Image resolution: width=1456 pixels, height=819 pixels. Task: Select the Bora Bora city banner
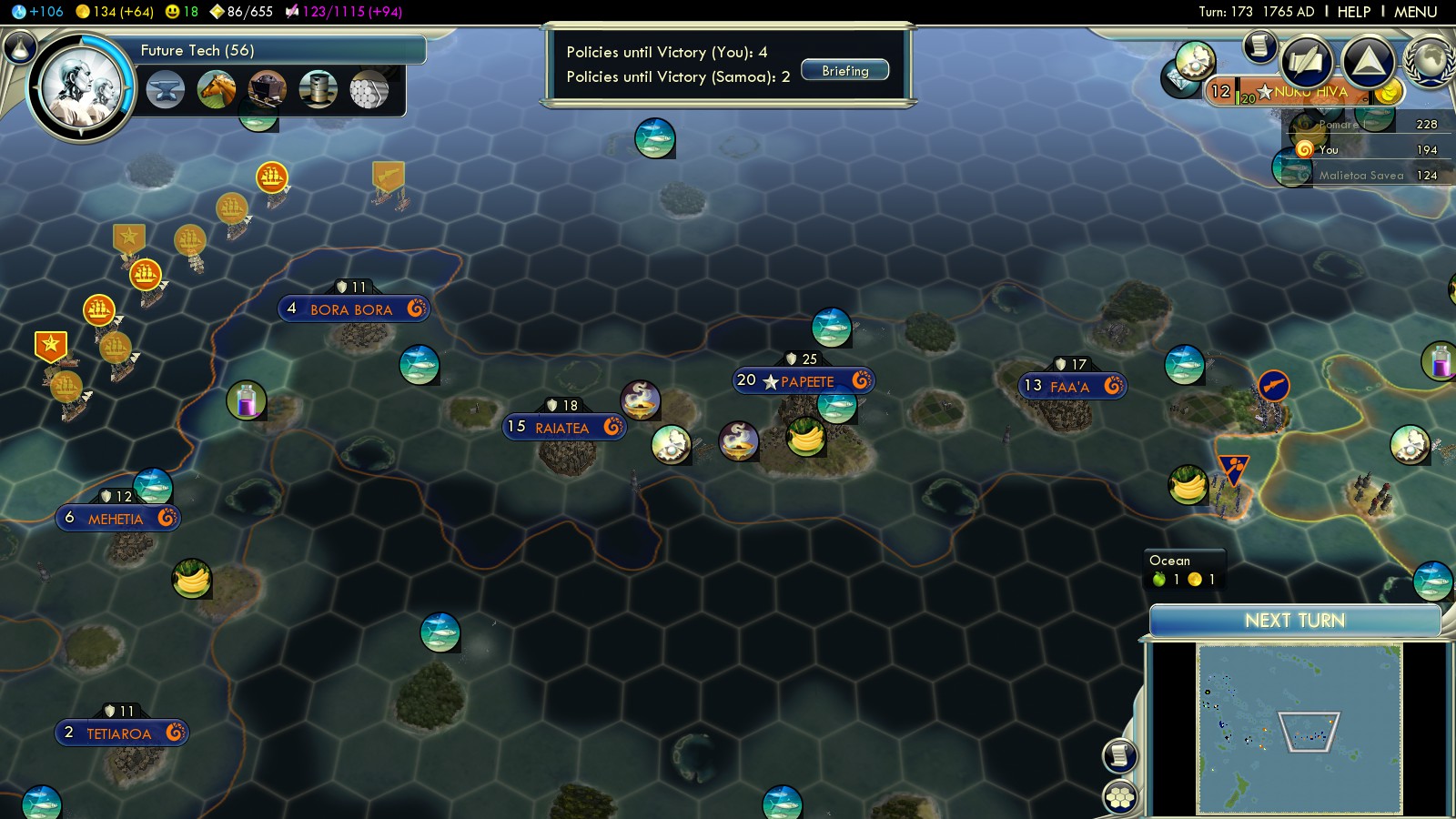pos(352,309)
